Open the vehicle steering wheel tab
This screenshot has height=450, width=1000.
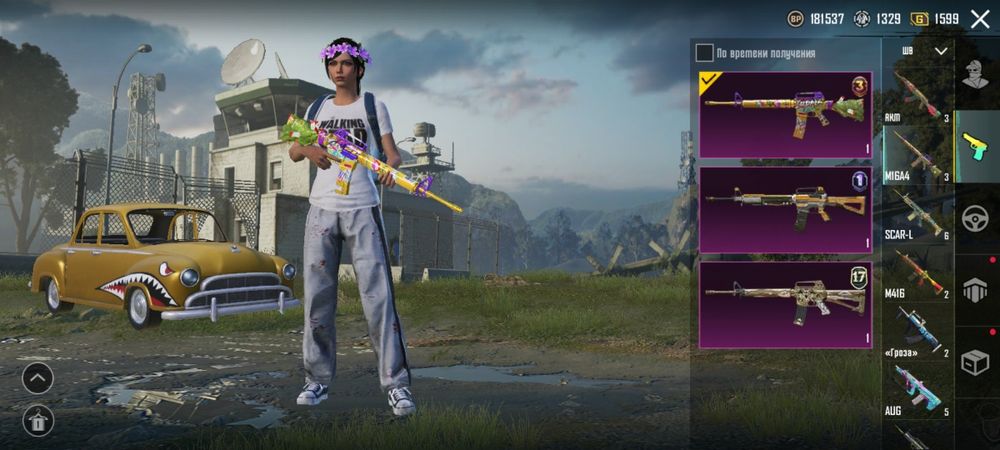976,217
